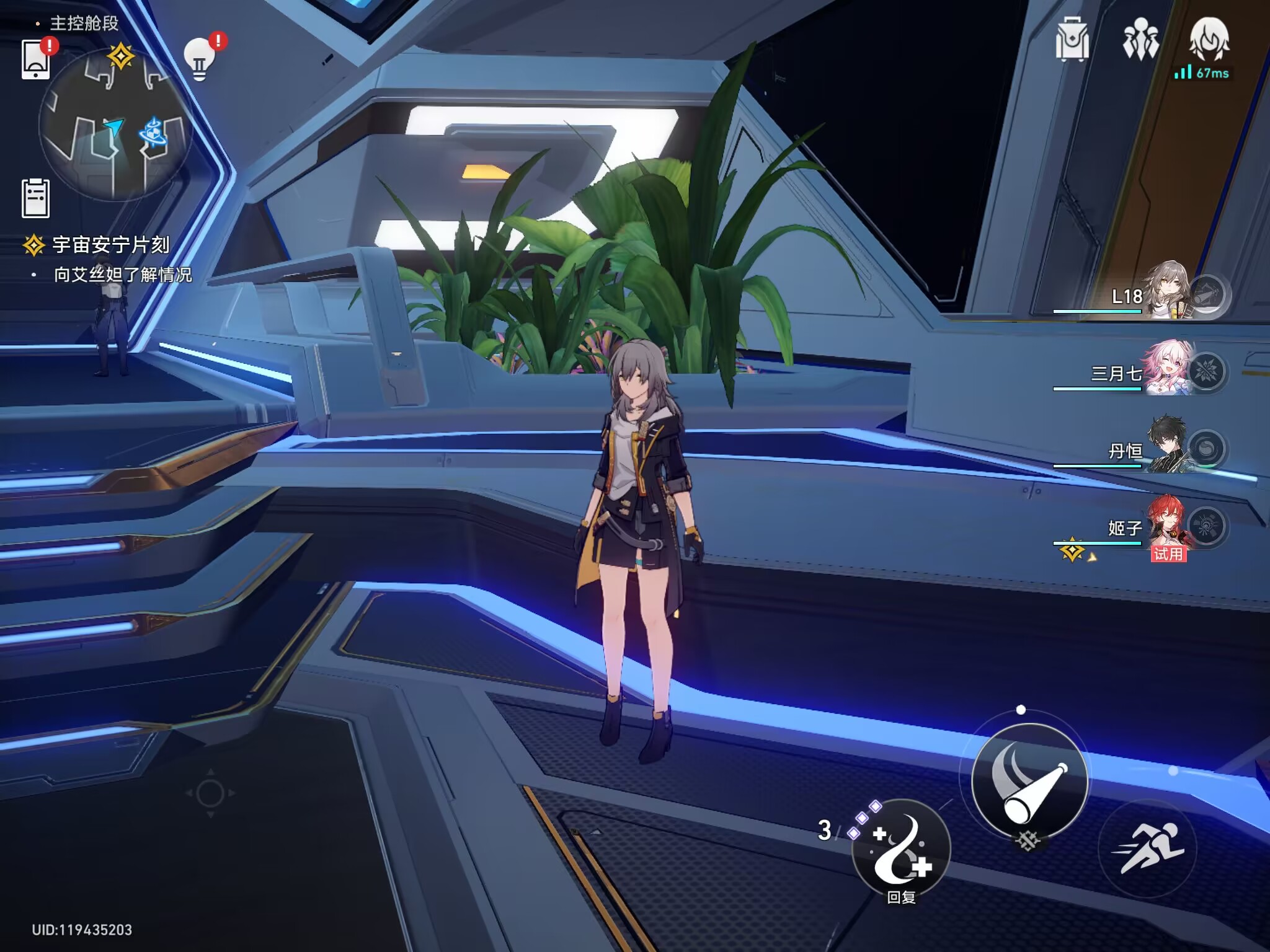Open the mission log clipboard icon
The image size is (1270, 952).
(x=36, y=198)
